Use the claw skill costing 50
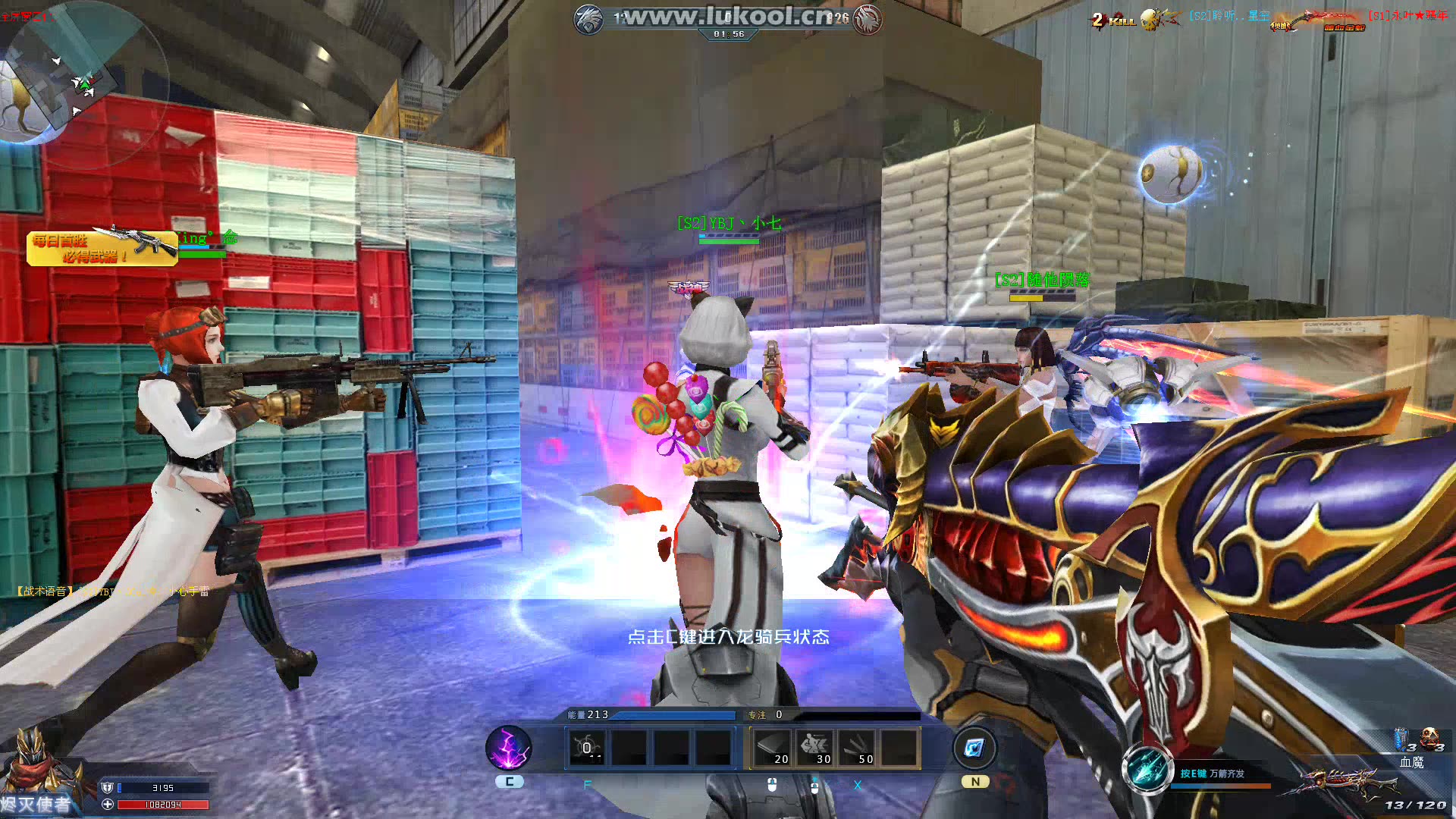 click(857, 748)
